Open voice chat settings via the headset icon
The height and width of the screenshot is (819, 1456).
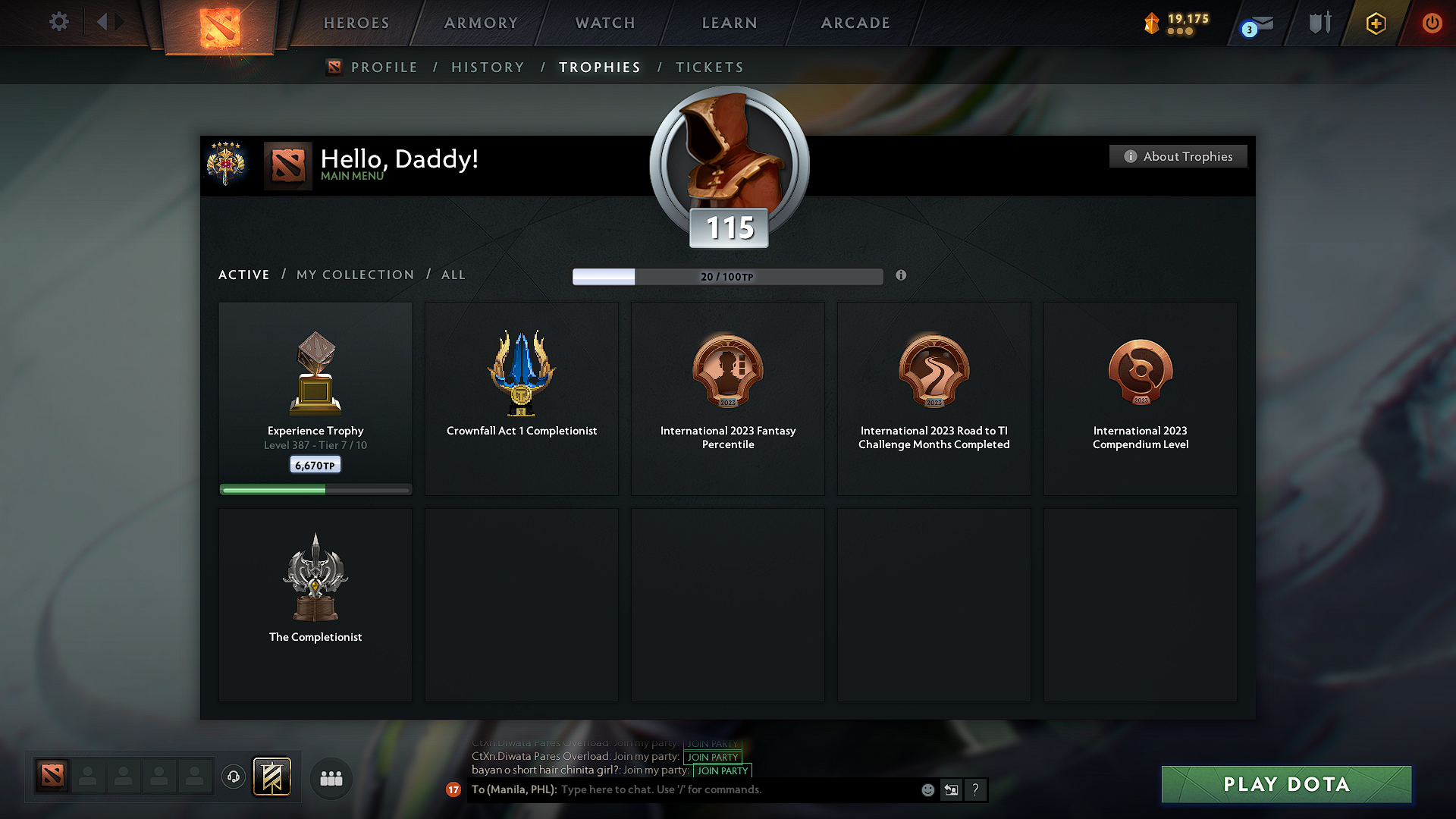pos(233,777)
